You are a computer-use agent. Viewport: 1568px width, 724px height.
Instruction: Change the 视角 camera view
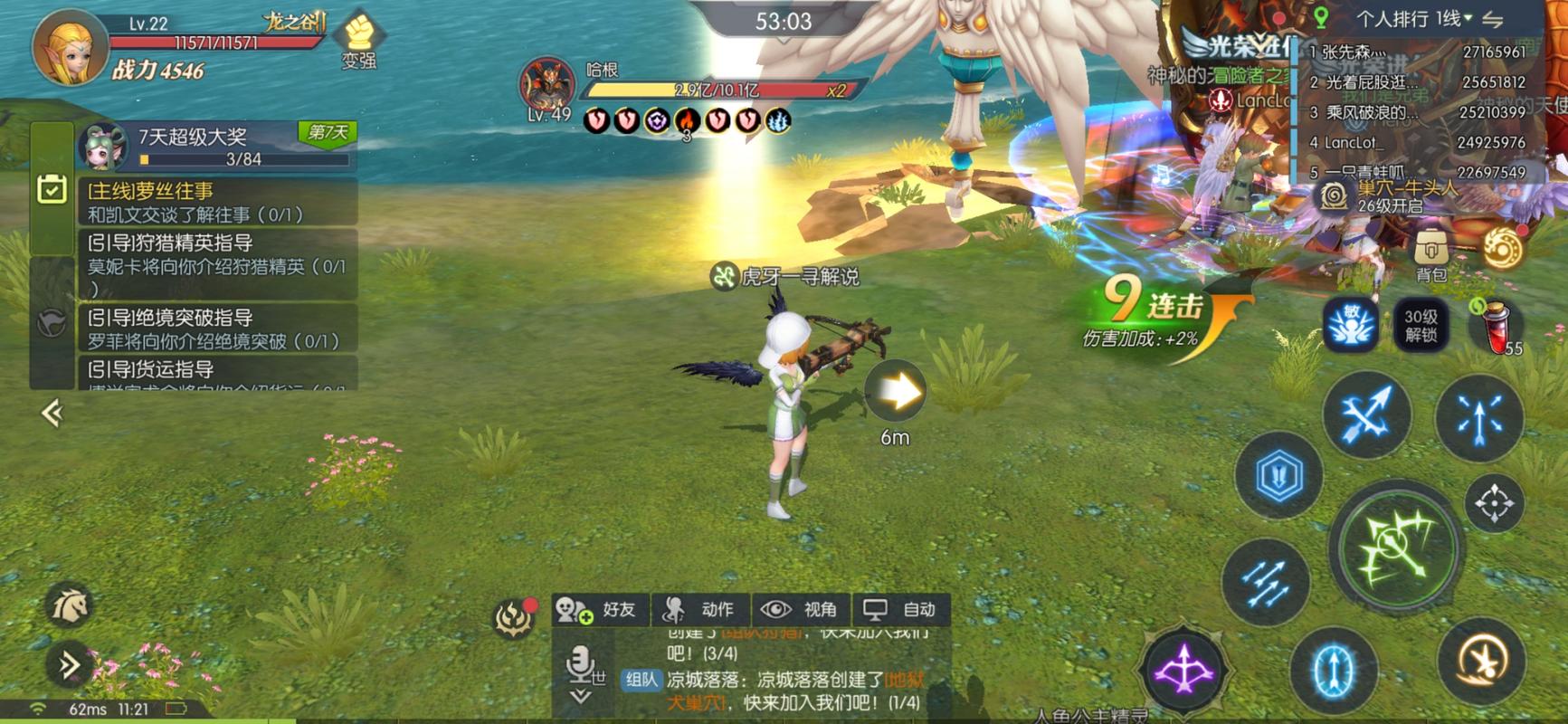click(801, 610)
